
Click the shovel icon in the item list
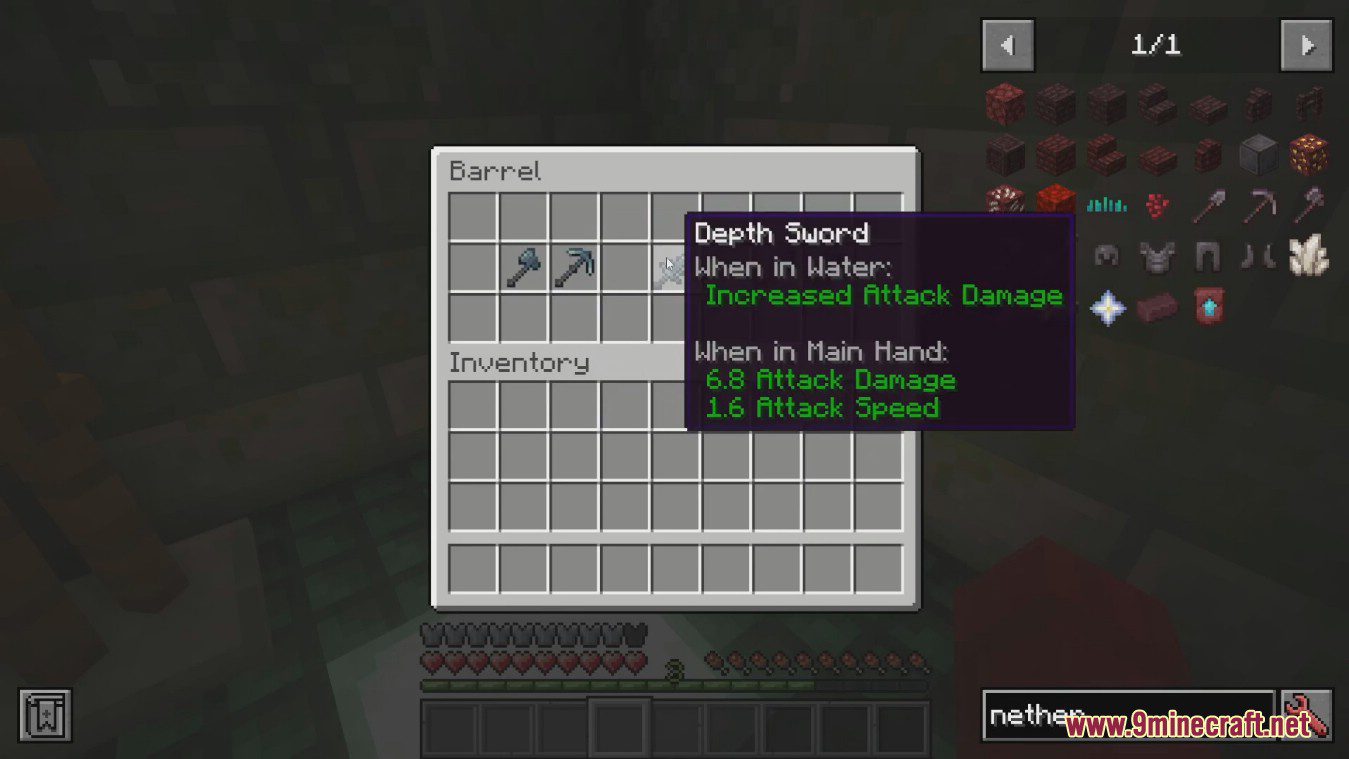click(x=1209, y=204)
